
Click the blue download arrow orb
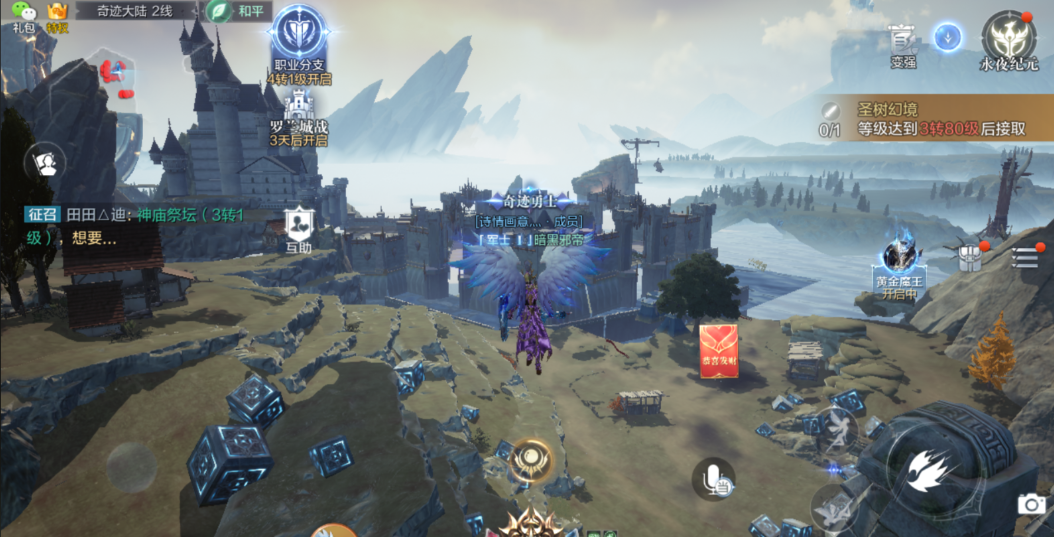[948, 38]
